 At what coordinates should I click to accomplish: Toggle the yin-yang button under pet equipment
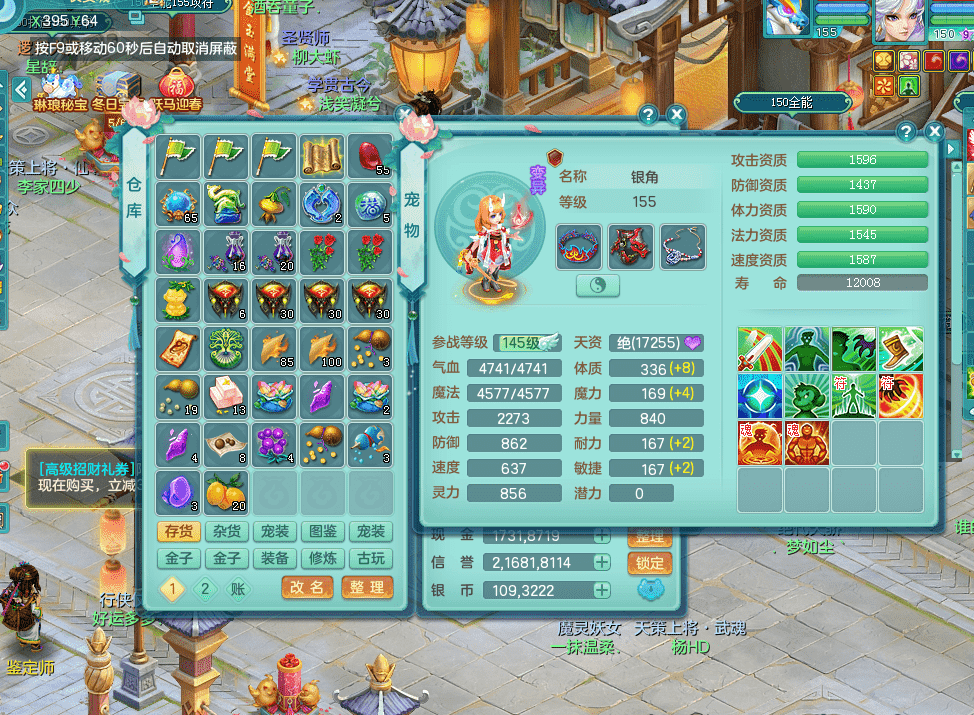pyautogui.click(x=598, y=286)
